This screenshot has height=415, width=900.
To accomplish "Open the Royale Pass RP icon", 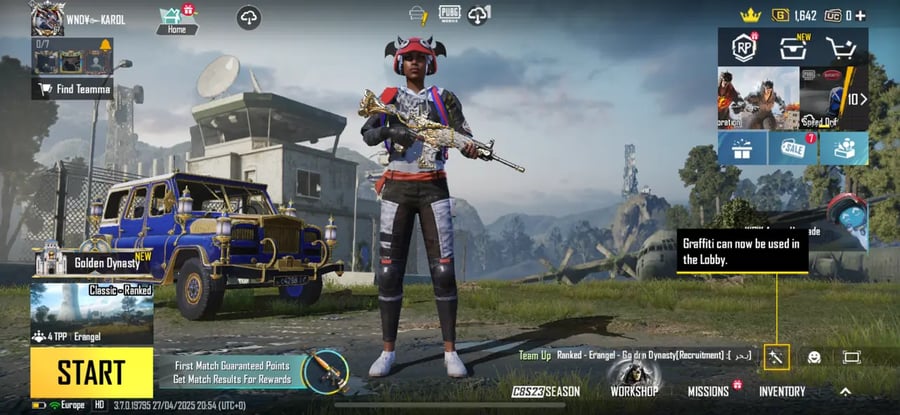I will coord(743,47).
